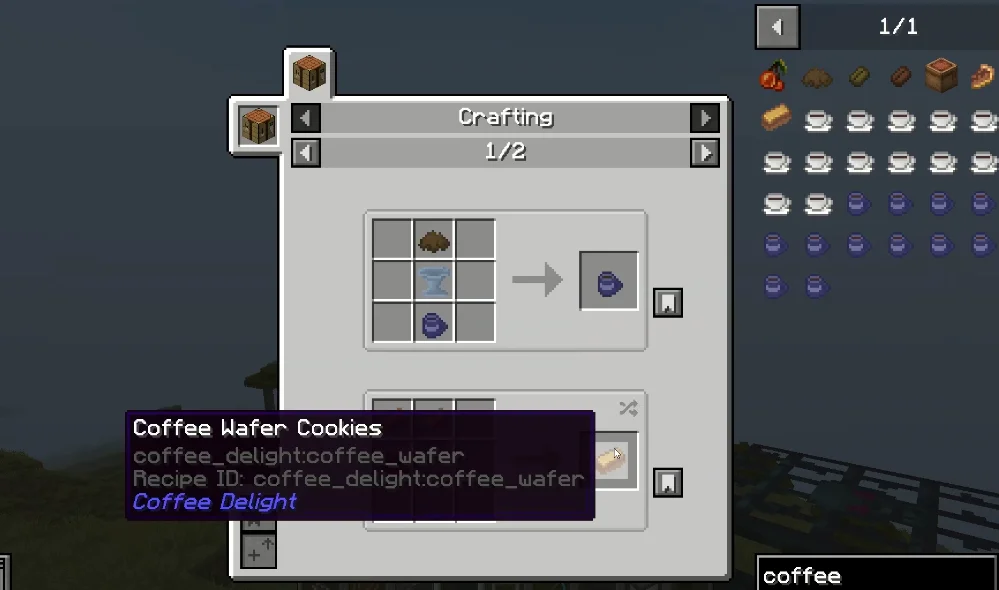Choose the wafer cookie in the item list
This screenshot has height=590, width=999.
[775, 119]
